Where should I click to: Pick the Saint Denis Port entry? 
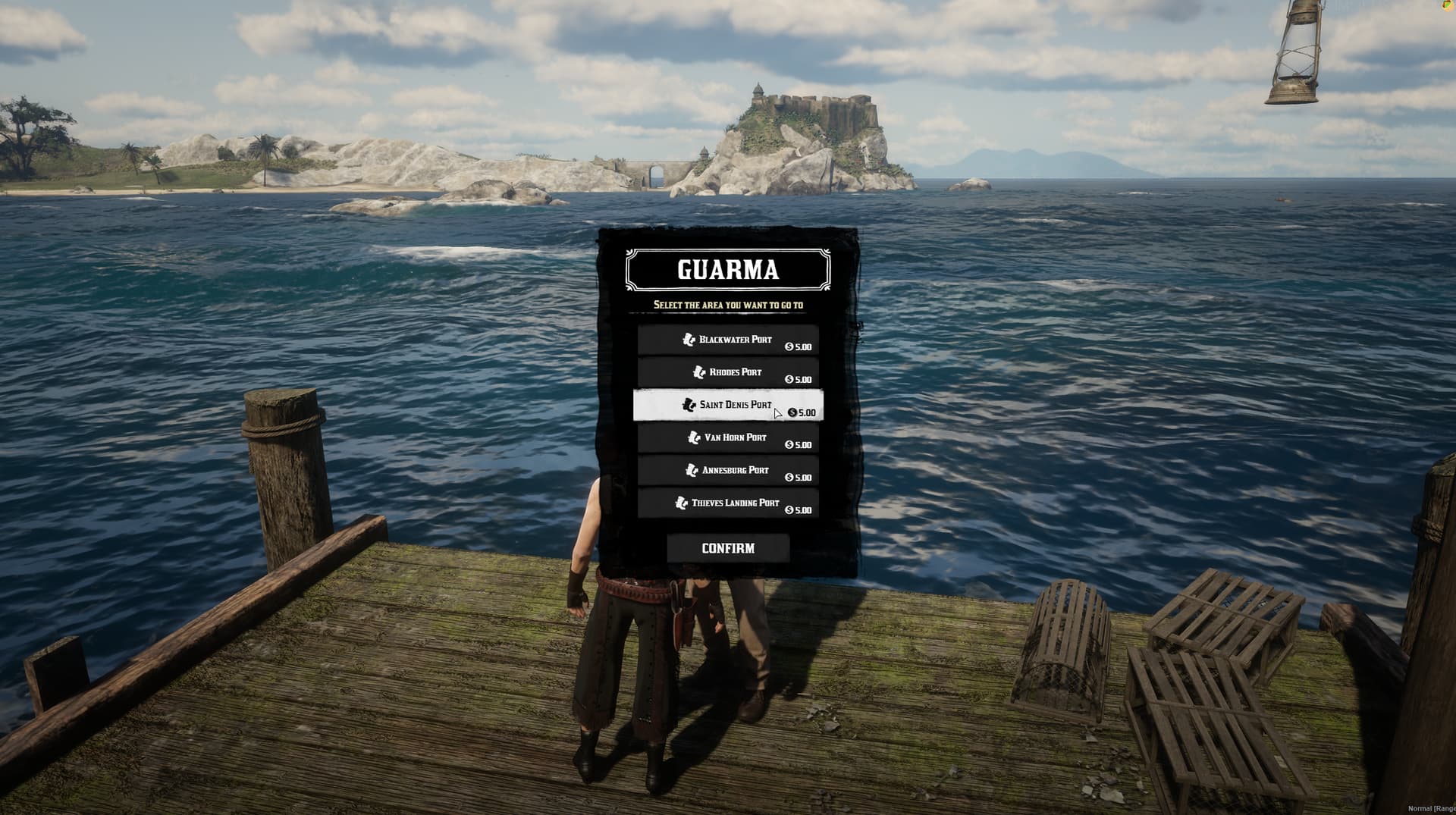pos(728,406)
